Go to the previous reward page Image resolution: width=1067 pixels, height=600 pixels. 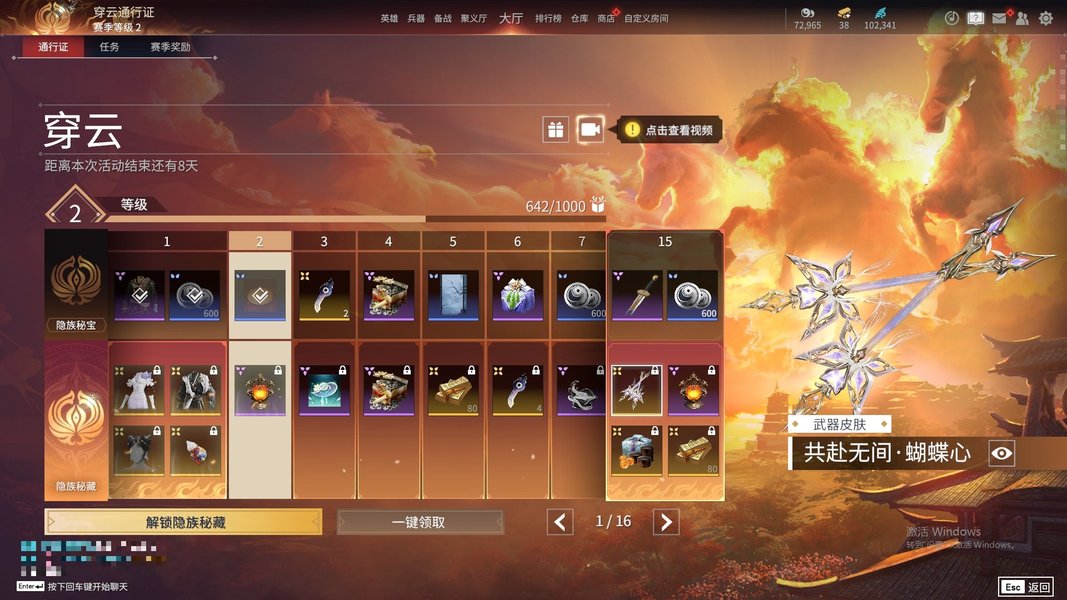tap(560, 522)
